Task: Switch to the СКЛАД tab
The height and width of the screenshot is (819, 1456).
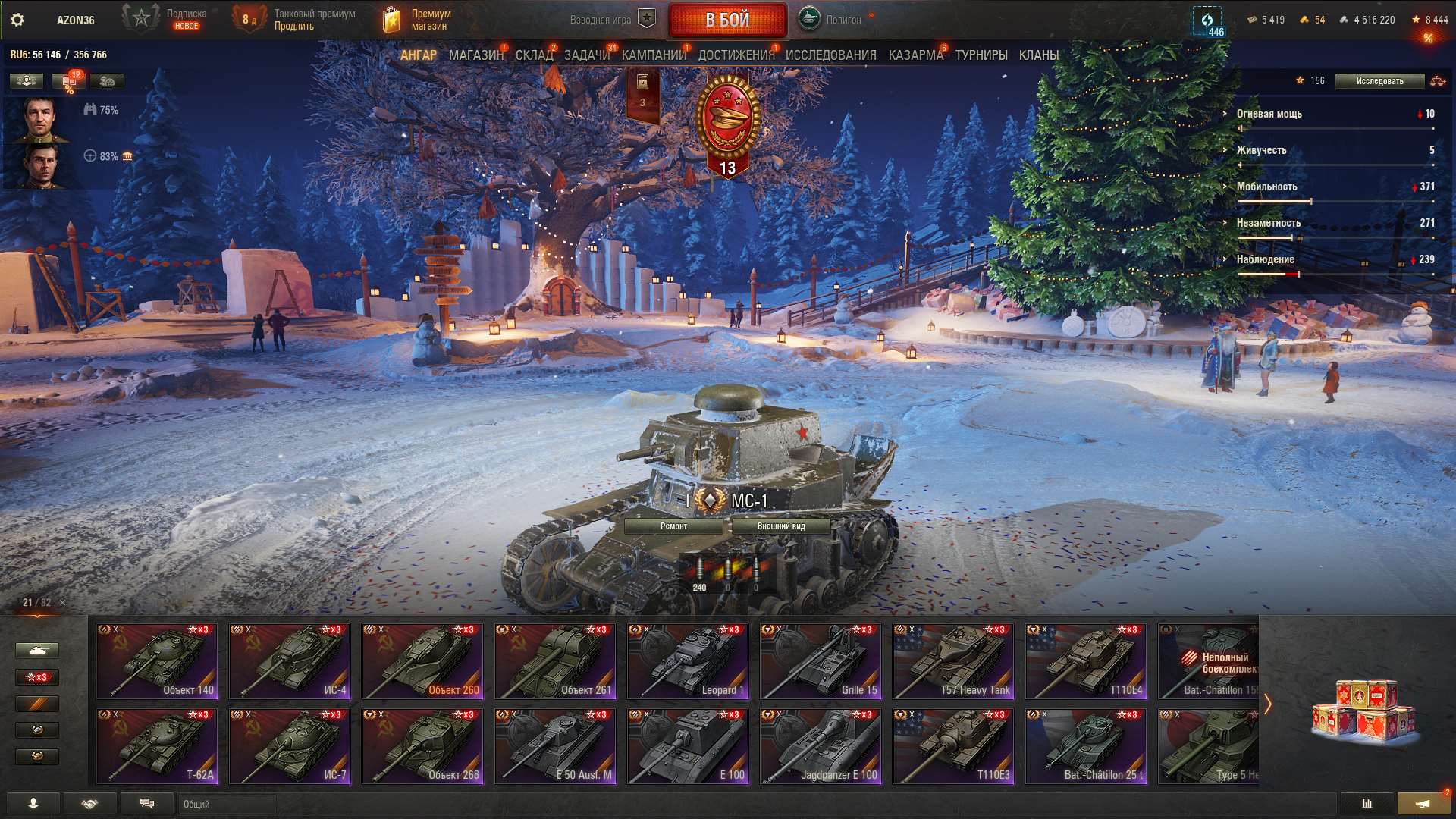Action: [x=533, y=55]
